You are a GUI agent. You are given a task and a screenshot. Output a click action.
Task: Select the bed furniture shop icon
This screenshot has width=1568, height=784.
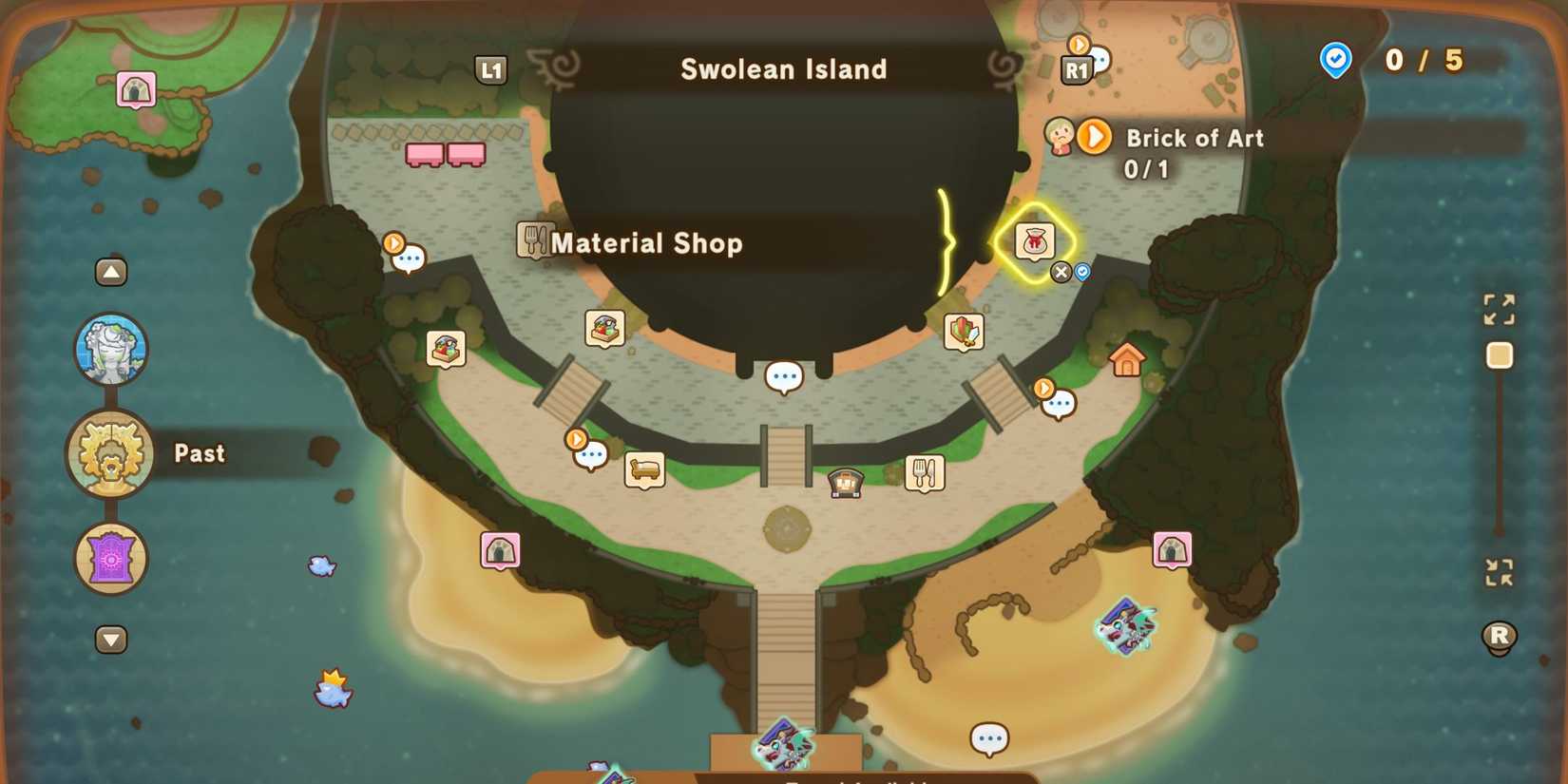(645, 469)
